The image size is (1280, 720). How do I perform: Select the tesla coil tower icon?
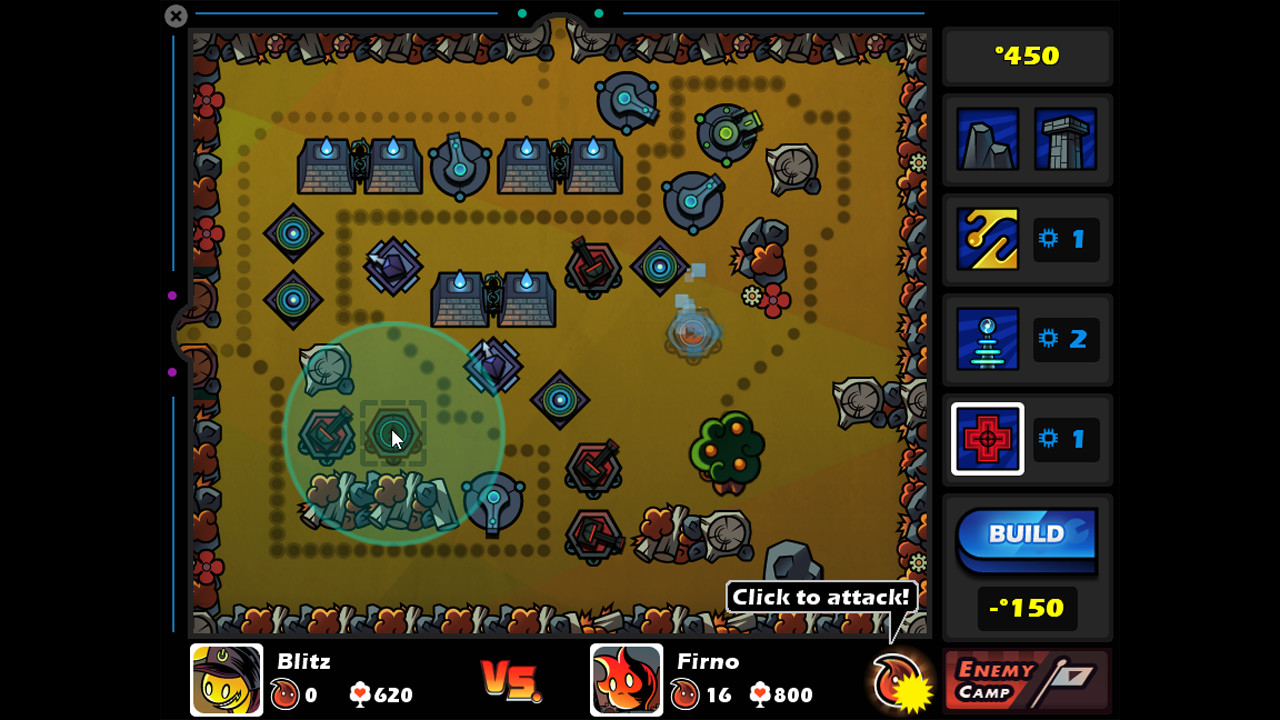coord(988,339)
